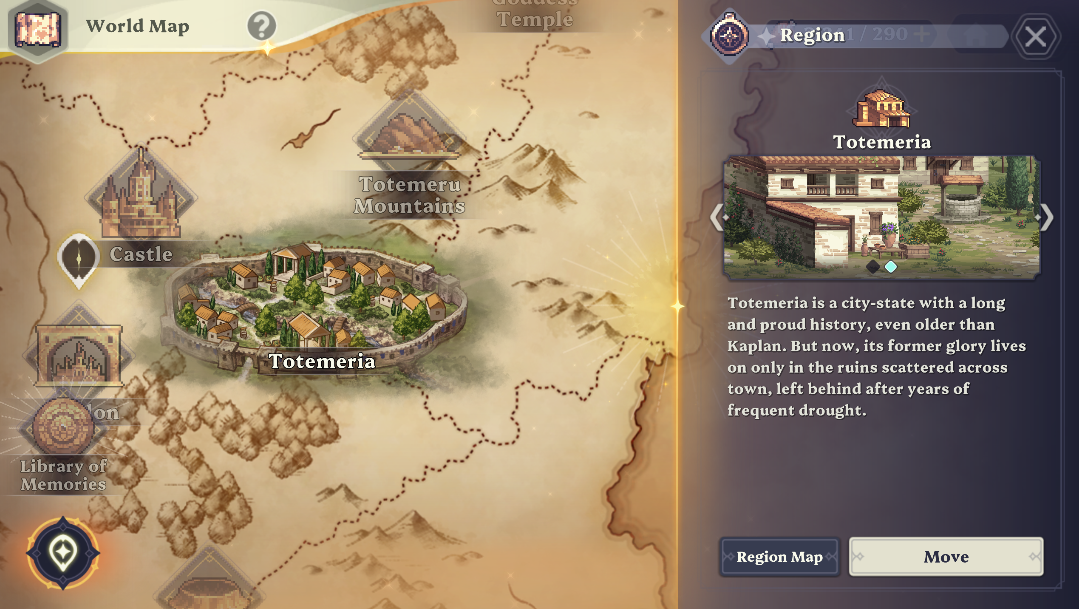The height and width of the screenshot is (609, 1079).
Task: Select the dark preview page dot
Action: click(873, 266)
